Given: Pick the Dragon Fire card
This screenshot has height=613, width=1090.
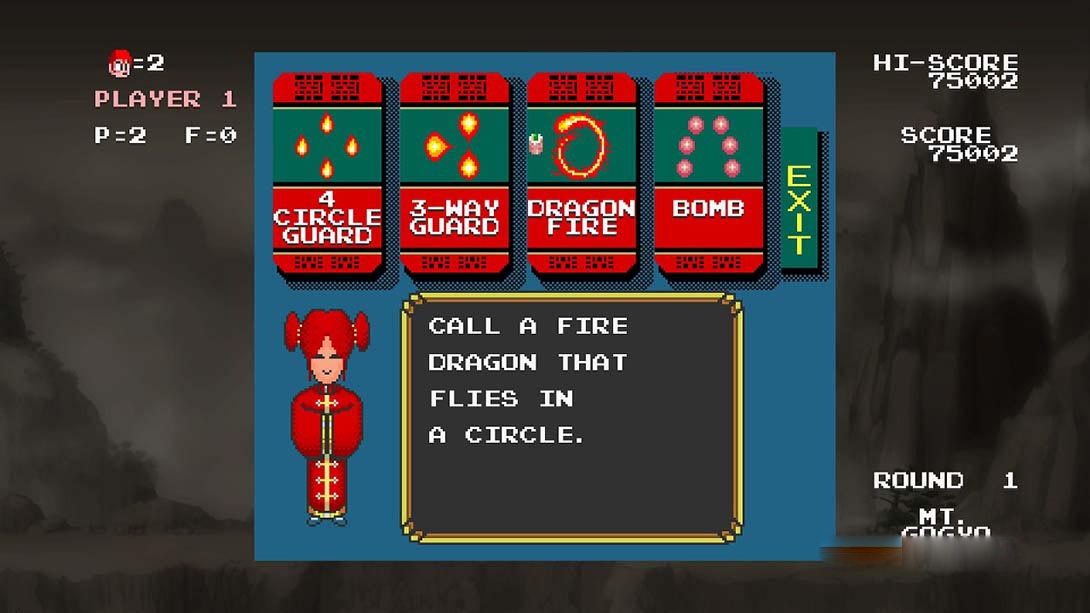Looking at the screenshot, I should coord(581,173).
